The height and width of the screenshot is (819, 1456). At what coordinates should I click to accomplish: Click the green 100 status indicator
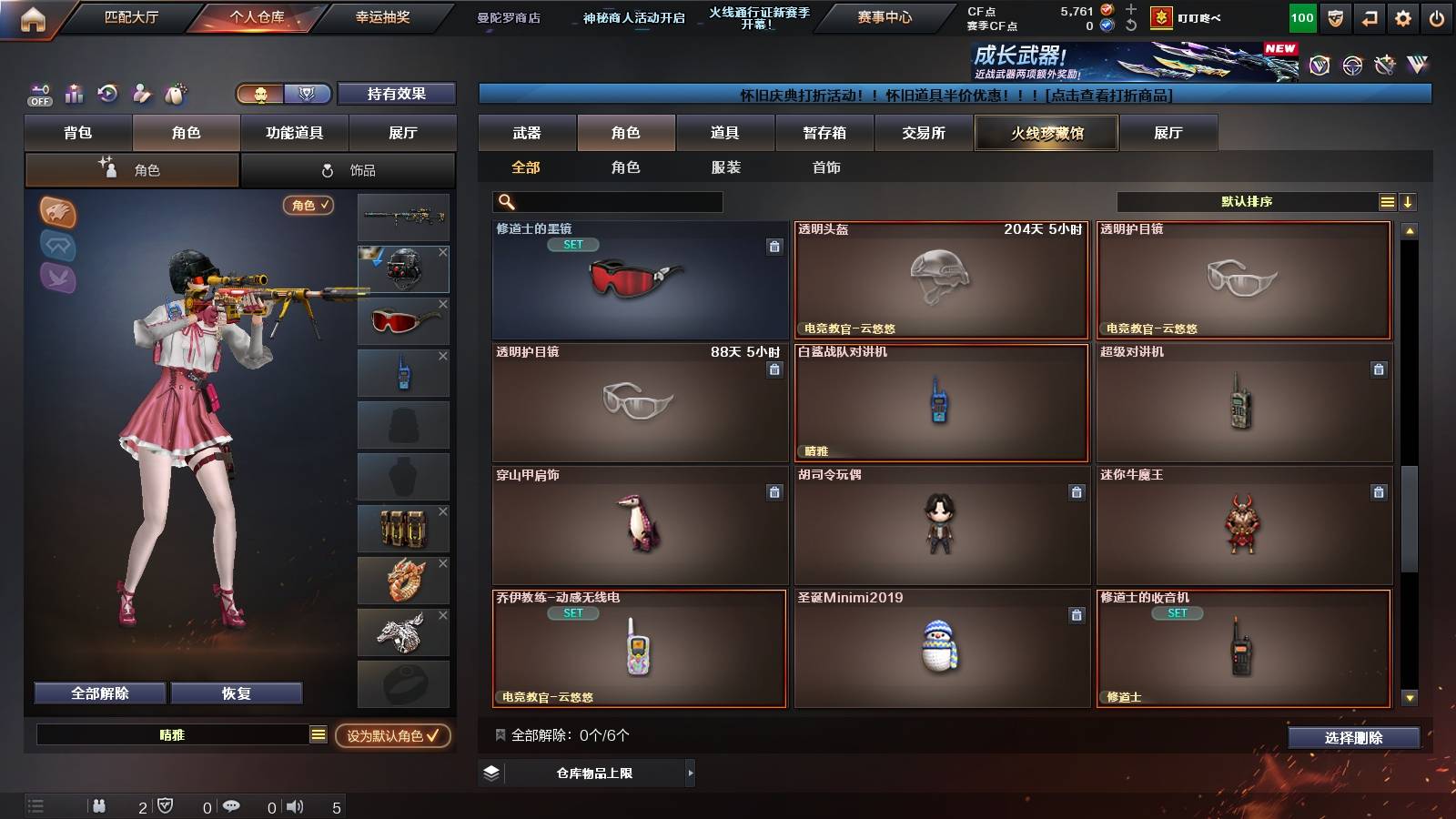pyautogui.click(x=1301, y=16)
